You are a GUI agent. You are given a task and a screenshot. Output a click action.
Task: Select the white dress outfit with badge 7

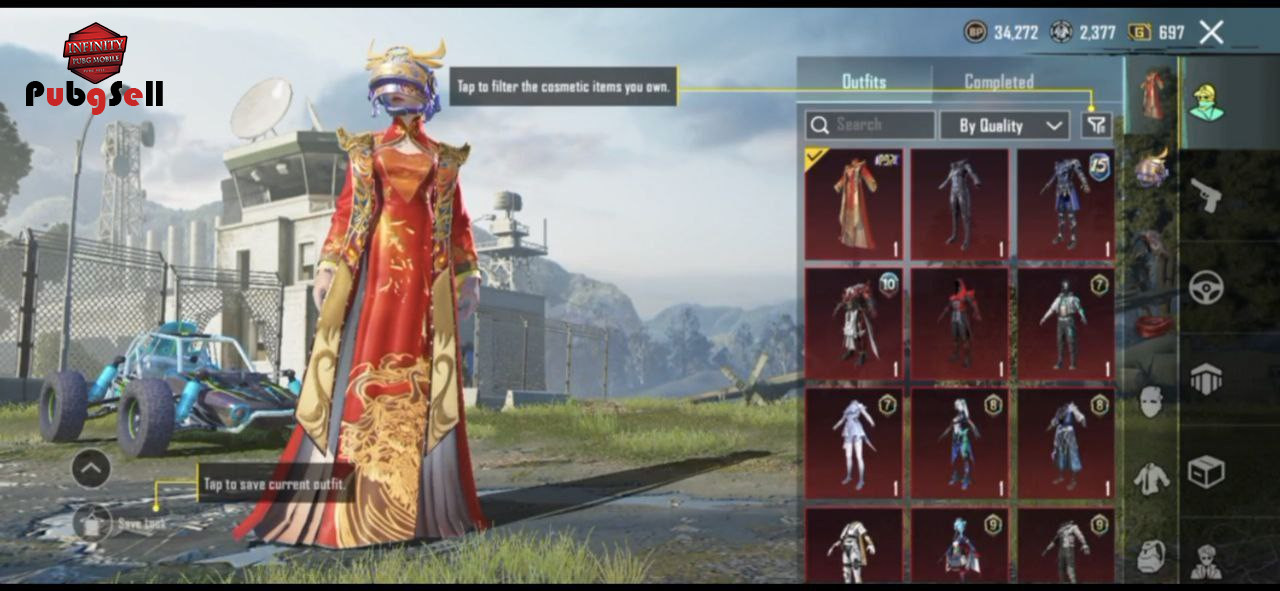coord(855,443)
